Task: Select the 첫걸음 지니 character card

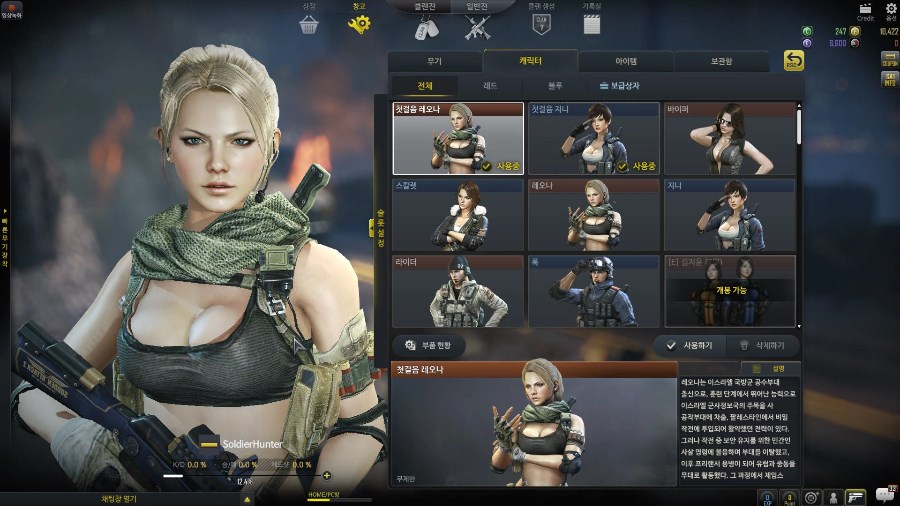Action: point(593,138)
